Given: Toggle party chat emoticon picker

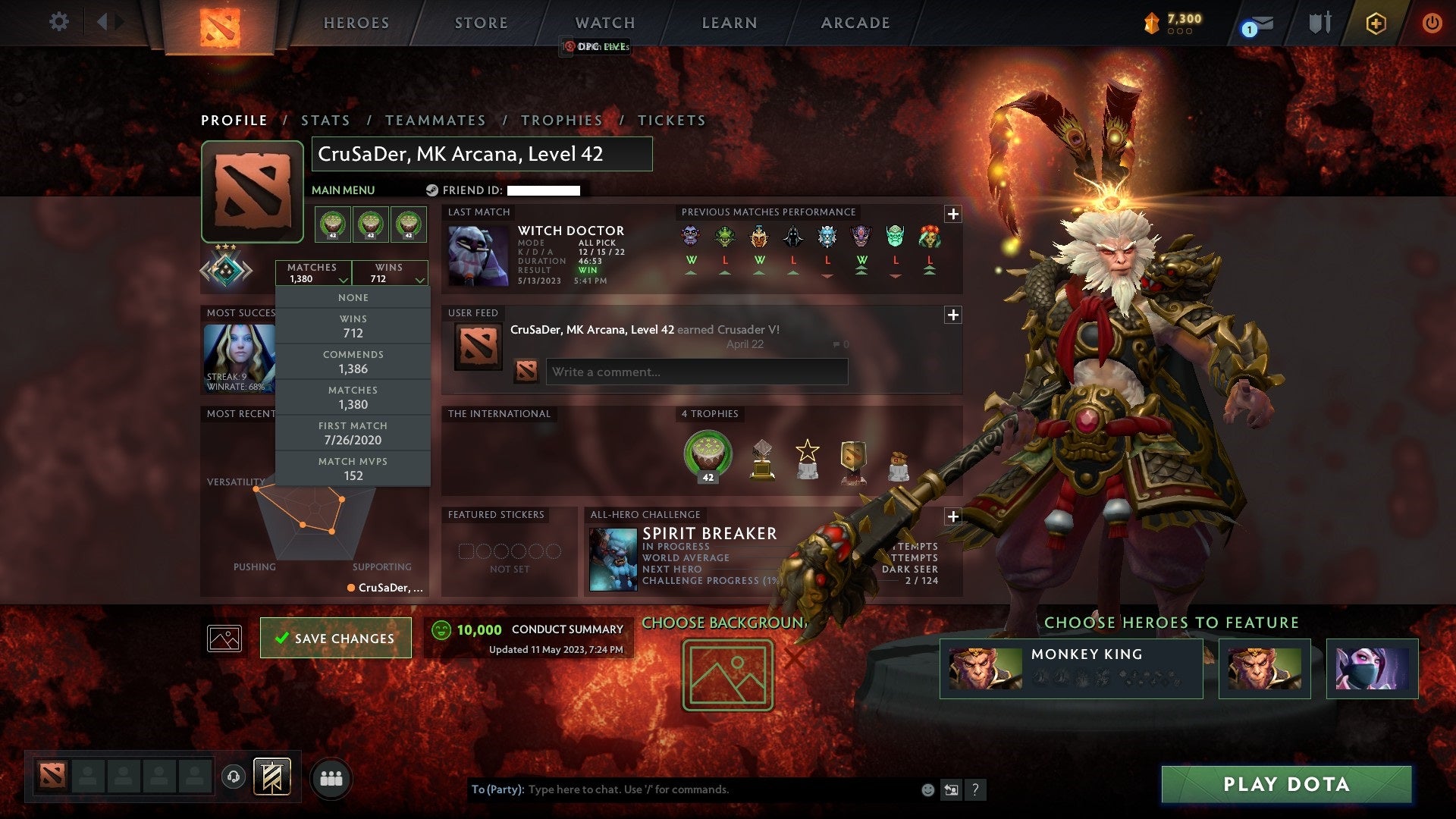Looking at the screenshot, I should 927,789.
